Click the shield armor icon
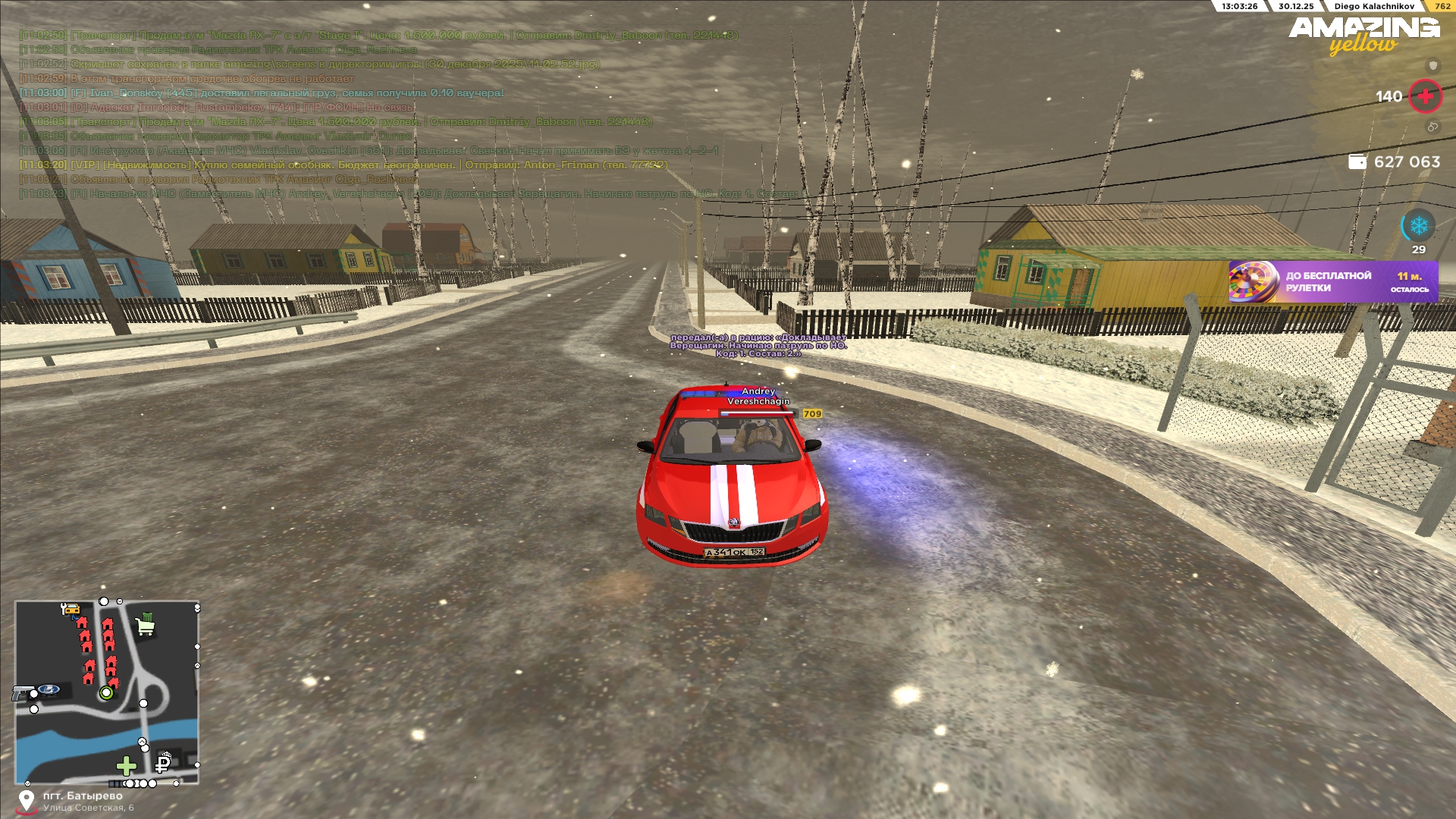The width and height of the screenshot is (1456, 819). tap(1432, 65)
